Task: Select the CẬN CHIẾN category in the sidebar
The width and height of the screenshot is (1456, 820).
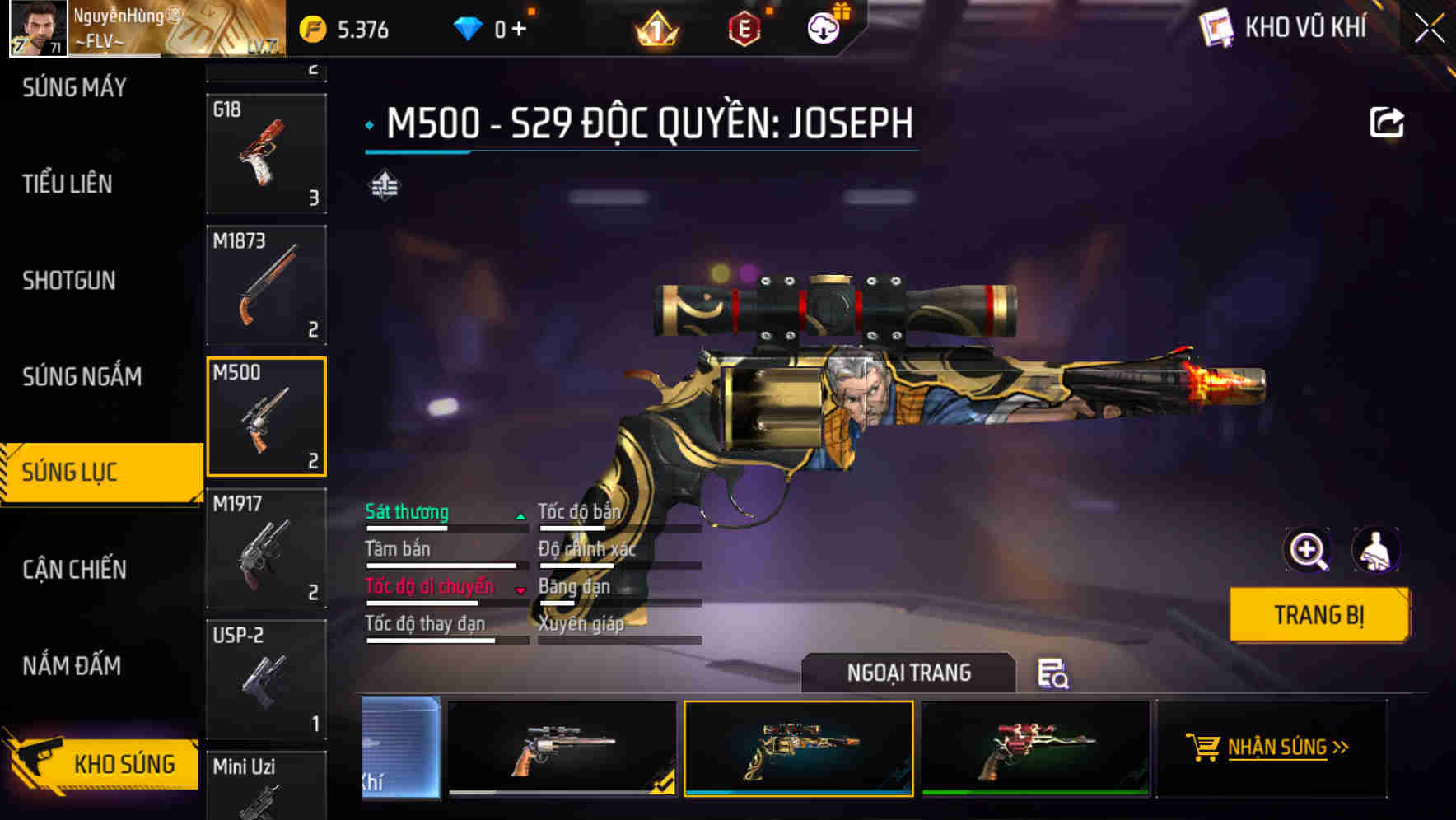Action: tap(72, 569)
